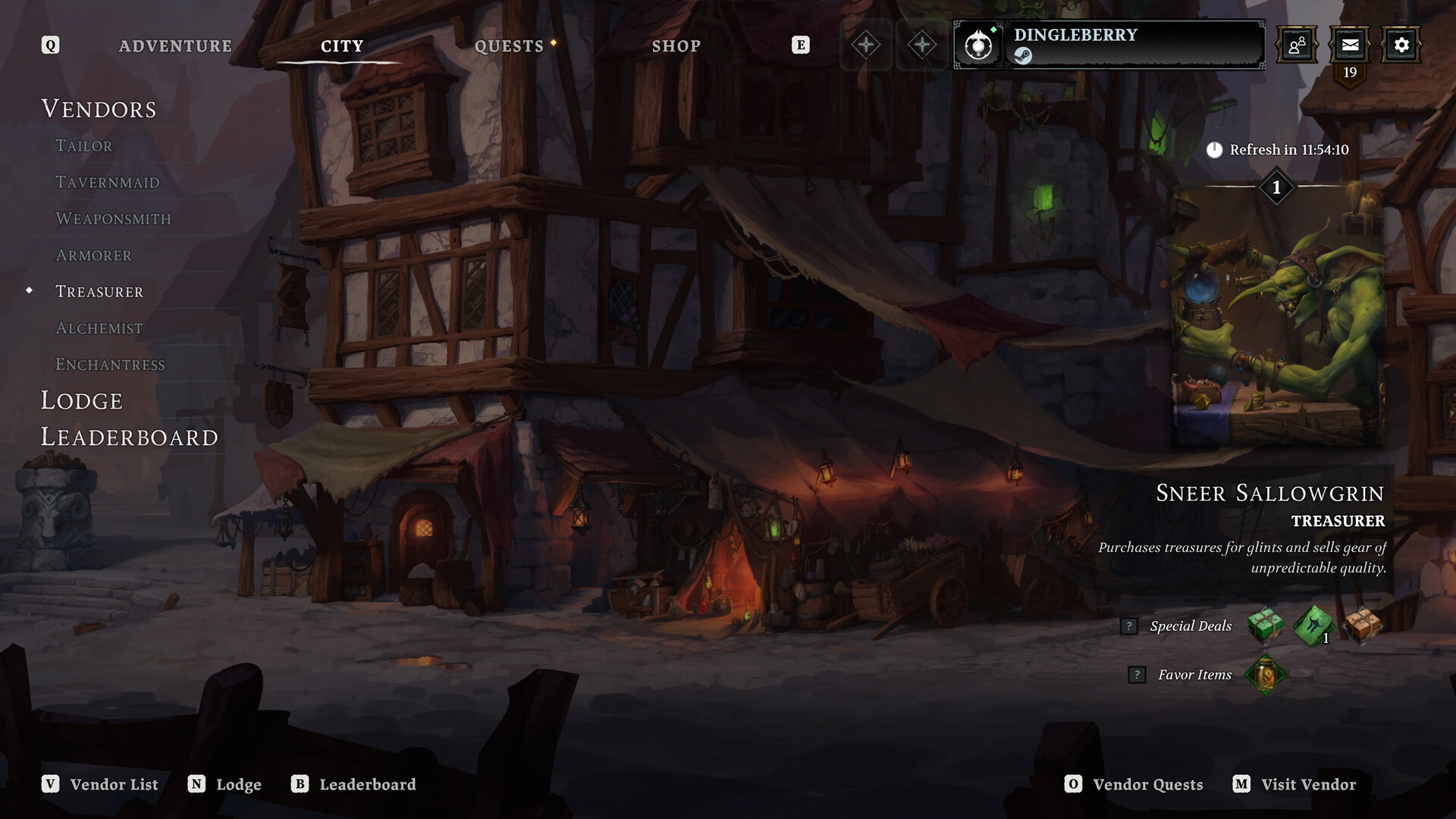The height and width of the screenshot is (819, 1456).
Task: Pick the Armorer vendor
Action: [94, 255]
